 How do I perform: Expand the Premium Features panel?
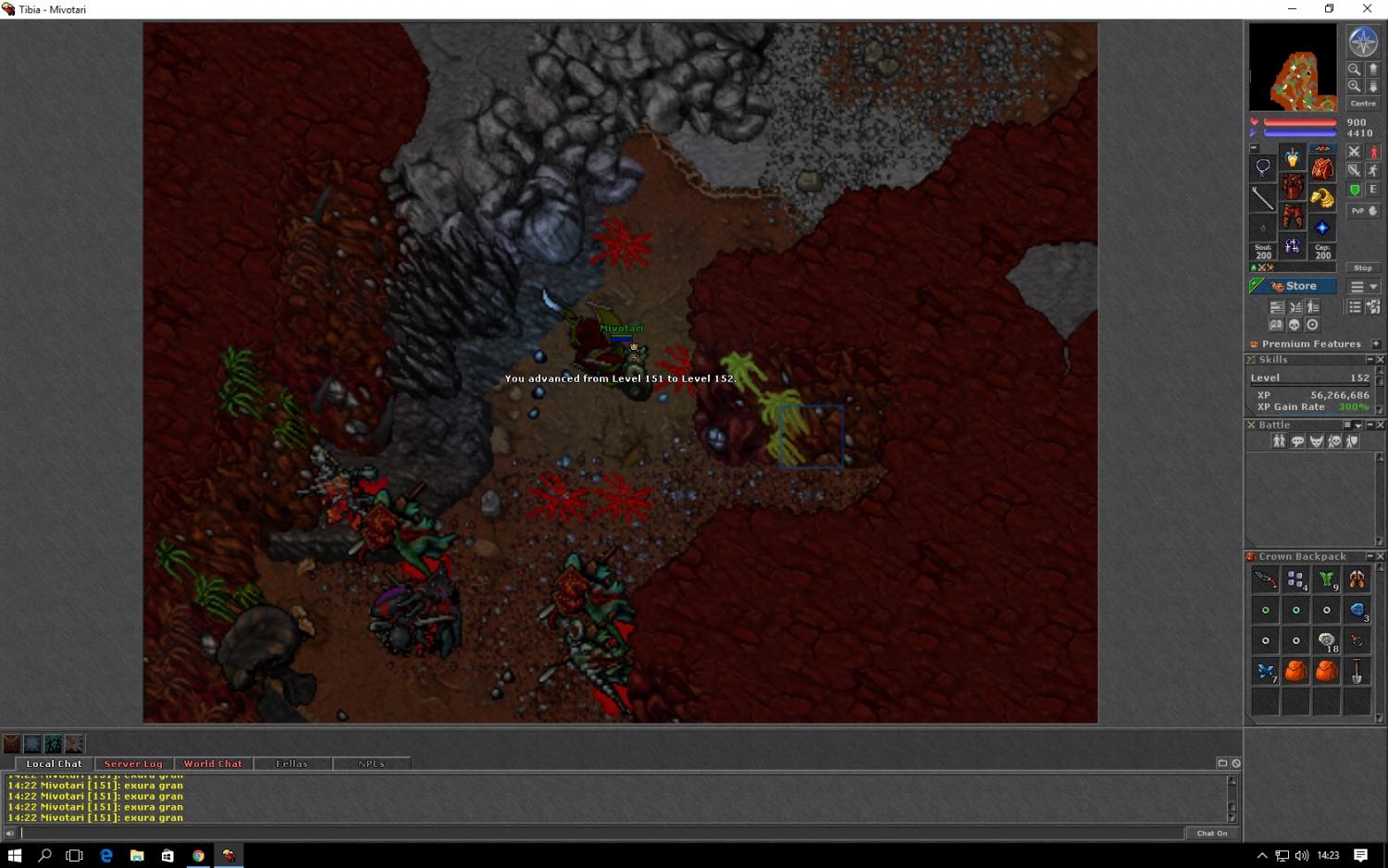1376,344
